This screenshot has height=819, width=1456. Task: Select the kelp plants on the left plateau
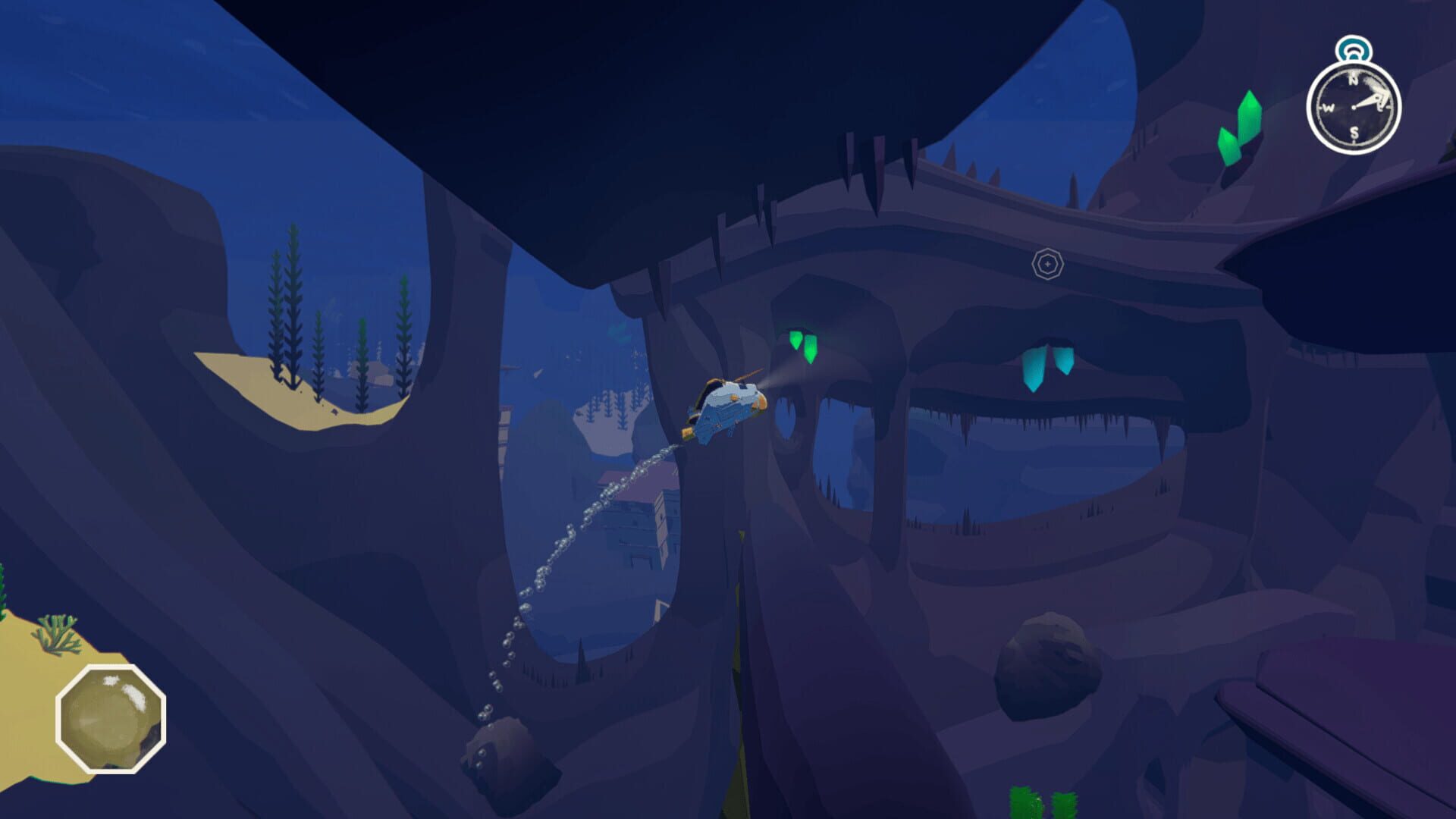292,318
